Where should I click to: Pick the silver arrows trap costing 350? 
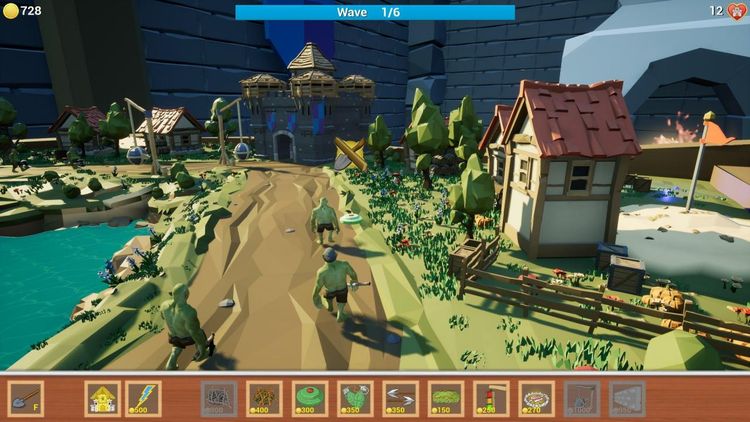point(401,398)
